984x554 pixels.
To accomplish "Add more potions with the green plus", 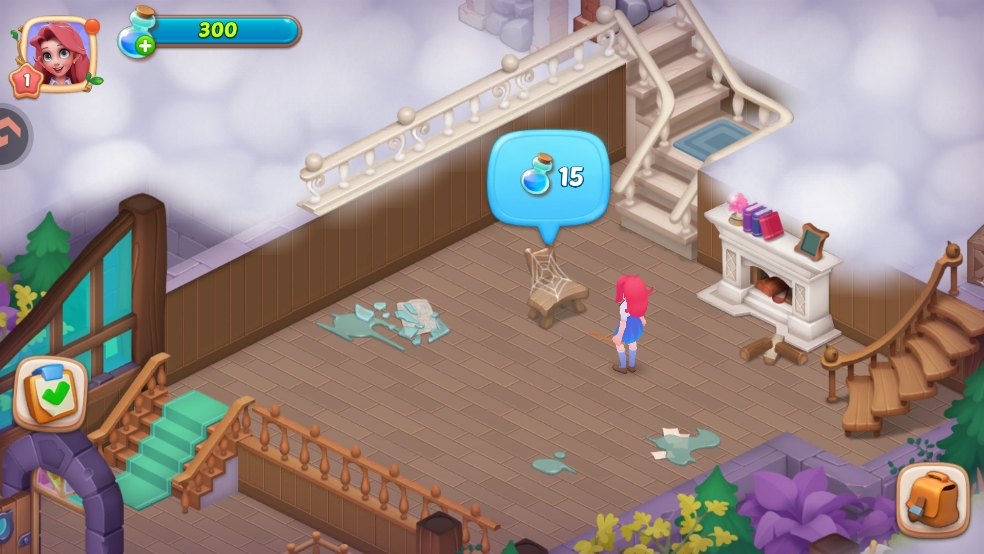I will pyautogui.click(x=145, y=45).
